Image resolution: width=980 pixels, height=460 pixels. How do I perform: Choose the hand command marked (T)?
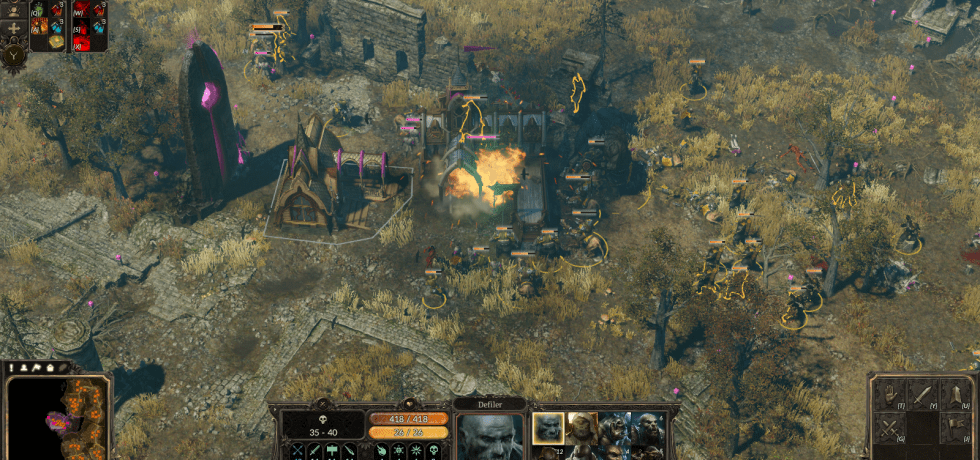887,395
